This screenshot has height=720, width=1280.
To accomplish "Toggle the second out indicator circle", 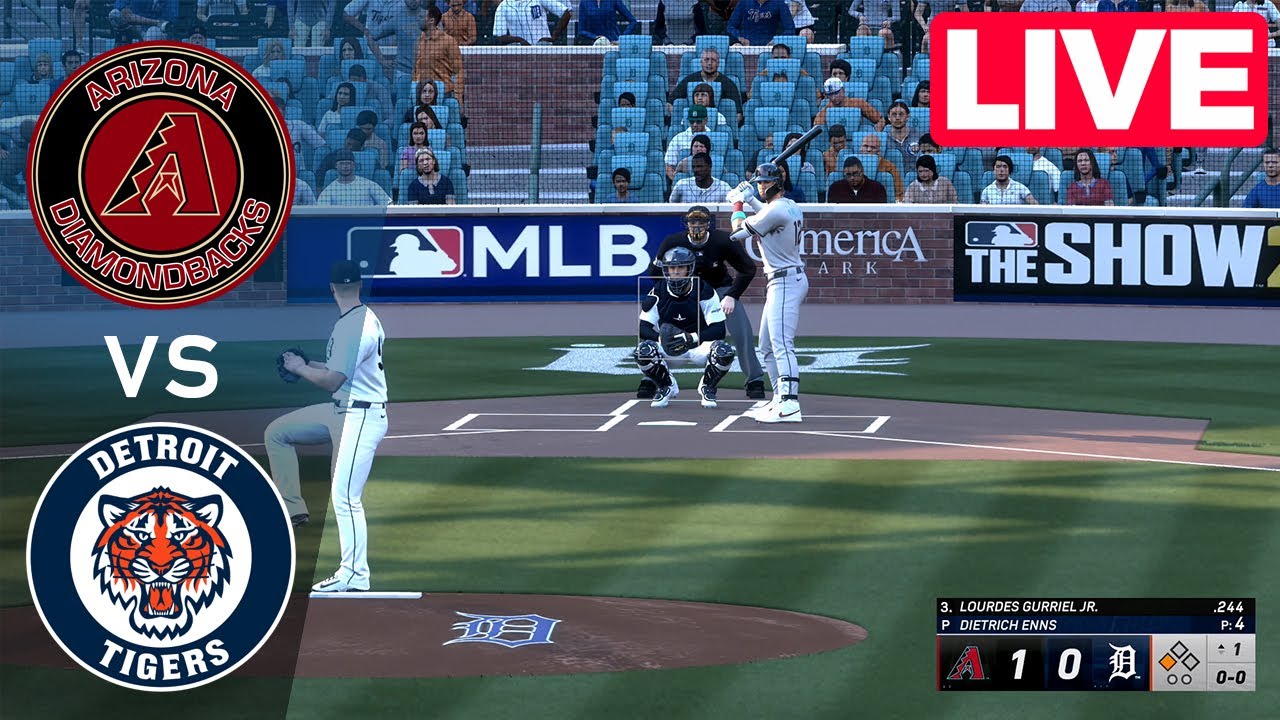I will click(x=1187, y=678).
